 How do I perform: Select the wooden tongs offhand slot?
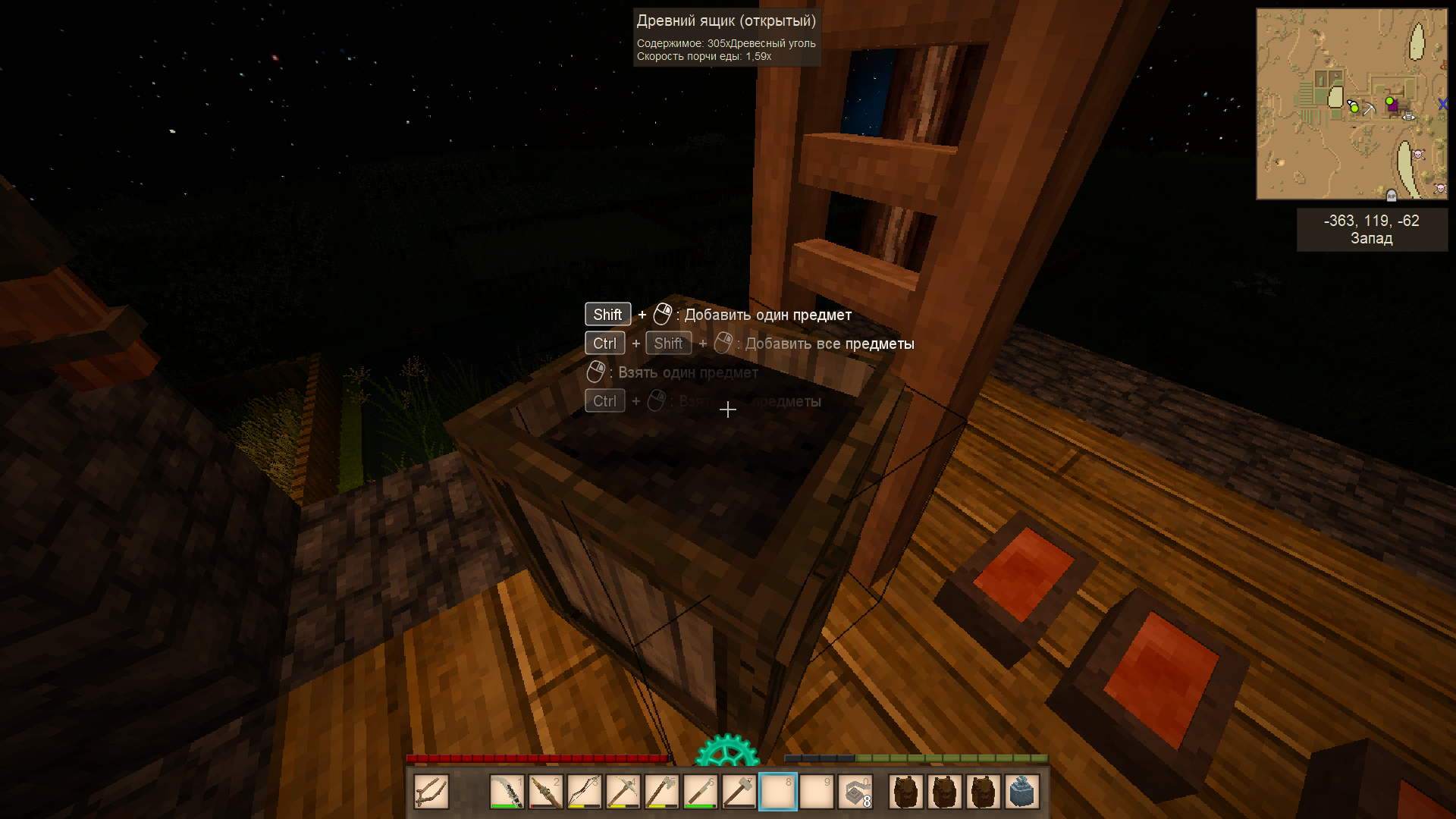pos(431,792)
